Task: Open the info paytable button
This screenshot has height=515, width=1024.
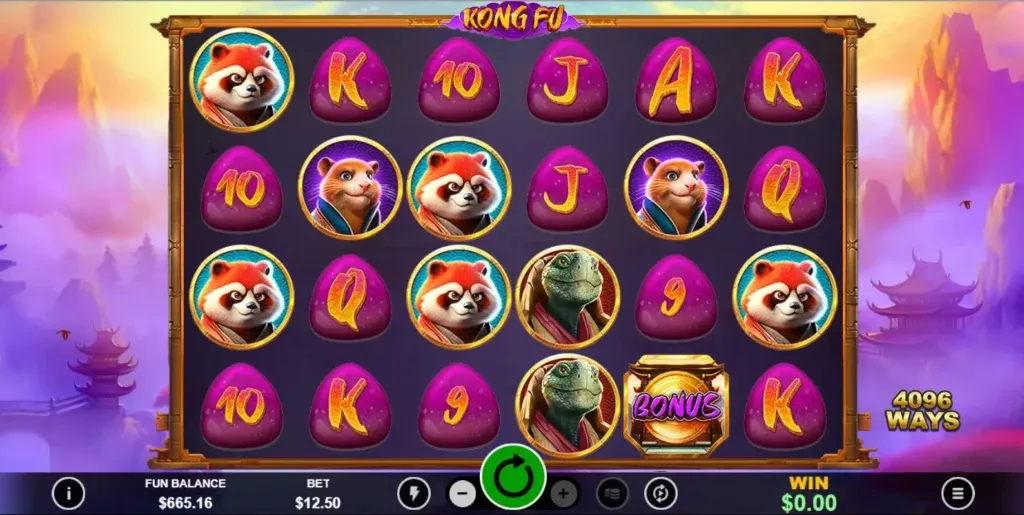Action: coord(68,492)
